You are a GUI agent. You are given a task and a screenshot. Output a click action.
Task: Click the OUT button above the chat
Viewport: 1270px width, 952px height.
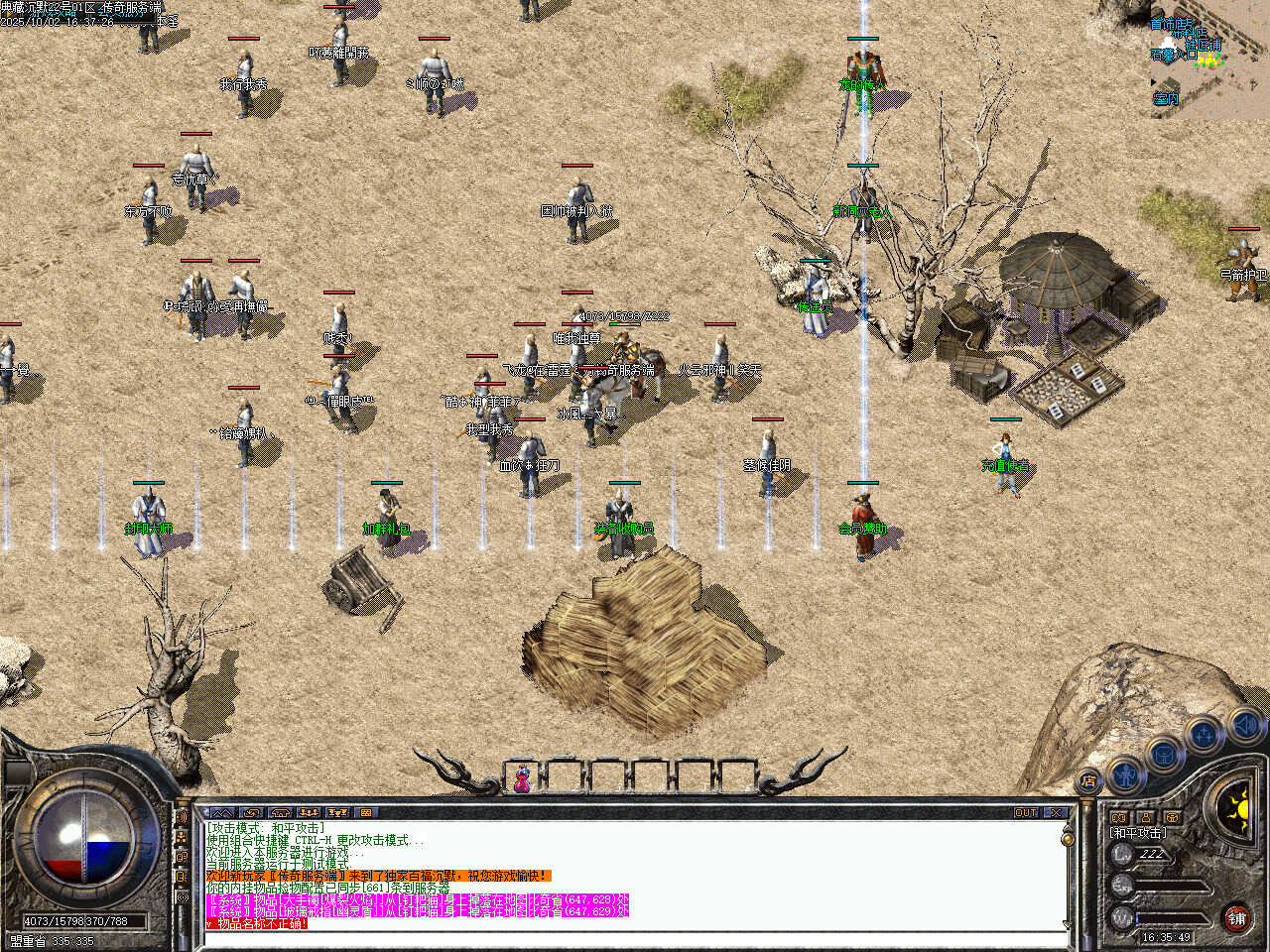click(x=1026, y=812)
